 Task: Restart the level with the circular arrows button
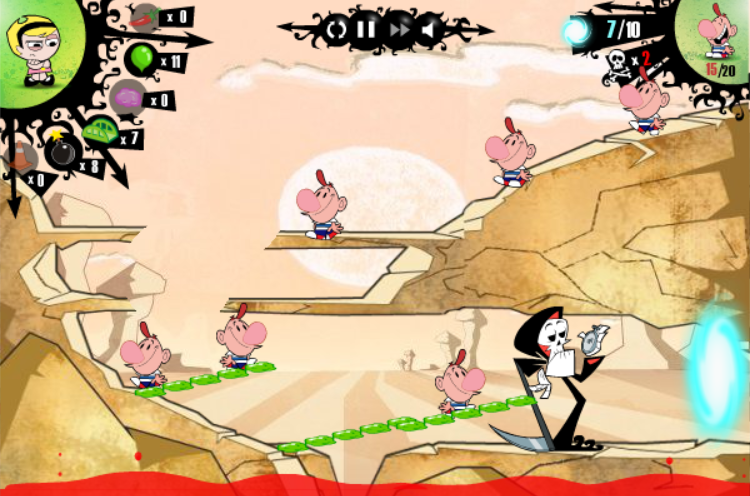336,30
